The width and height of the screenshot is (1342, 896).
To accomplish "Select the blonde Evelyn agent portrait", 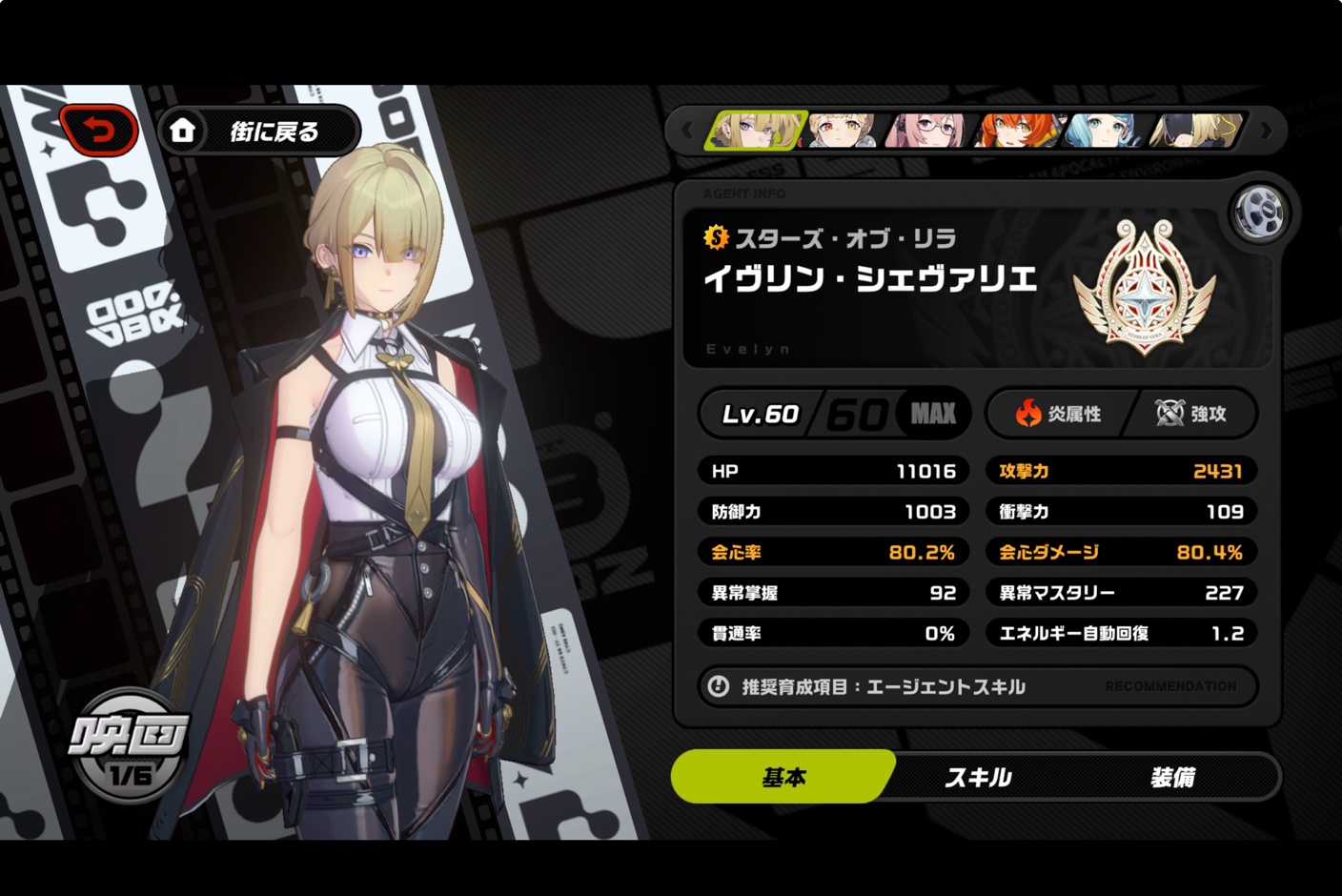I will [x=755, y=131].
